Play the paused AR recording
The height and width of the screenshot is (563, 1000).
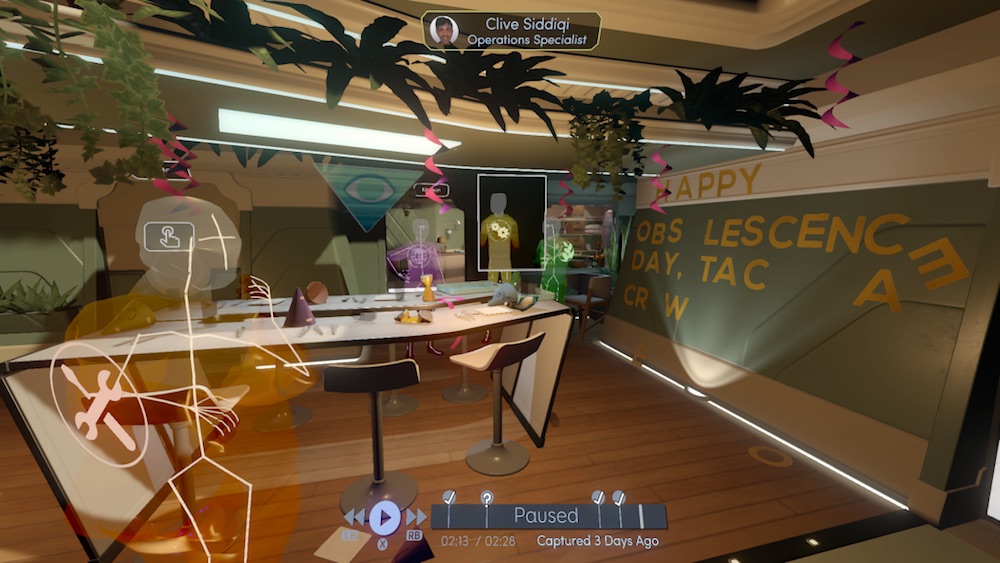(384, 517)
